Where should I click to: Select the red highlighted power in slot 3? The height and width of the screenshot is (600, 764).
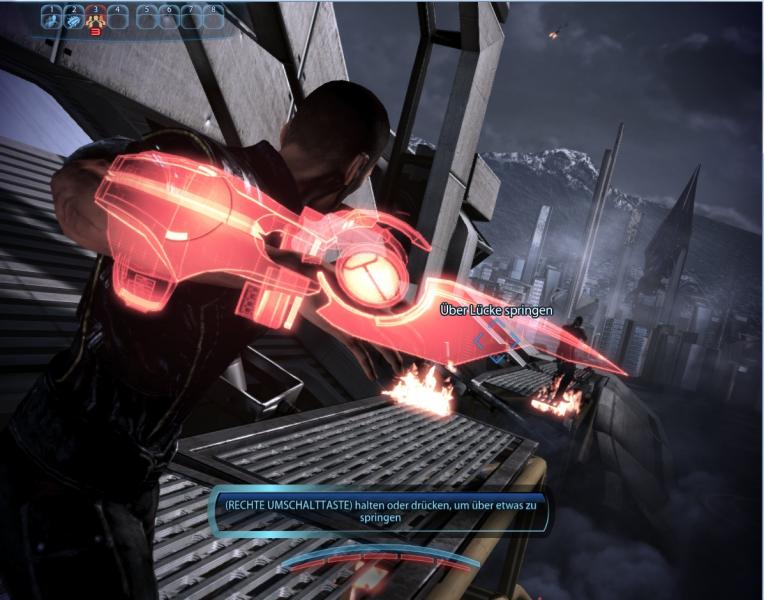[x=96, y=18]
